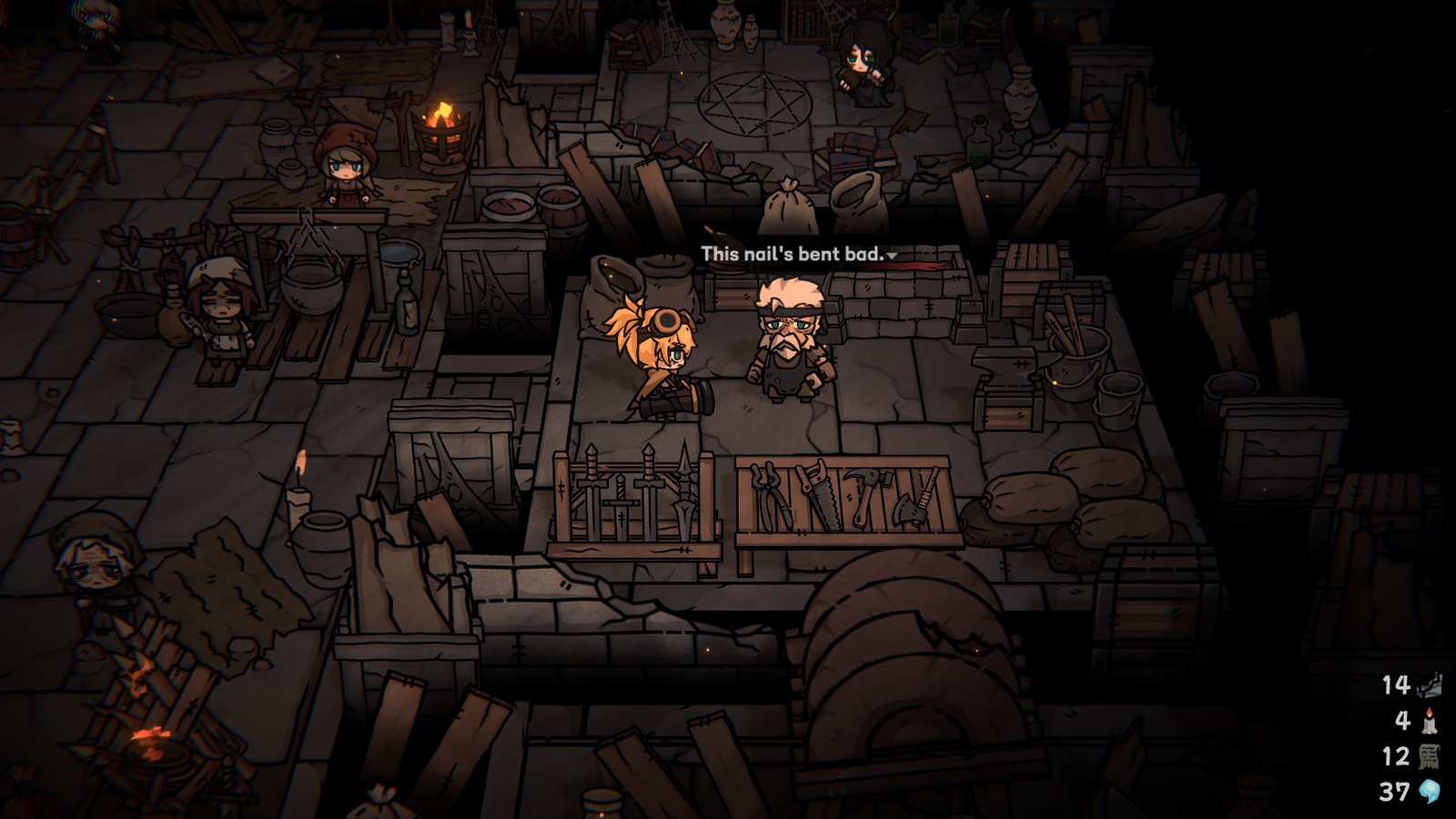Advance the dialogue with the continue arrow
Image resolution: width=1456 pixels, height=819 pixels.
pos(892,256)
